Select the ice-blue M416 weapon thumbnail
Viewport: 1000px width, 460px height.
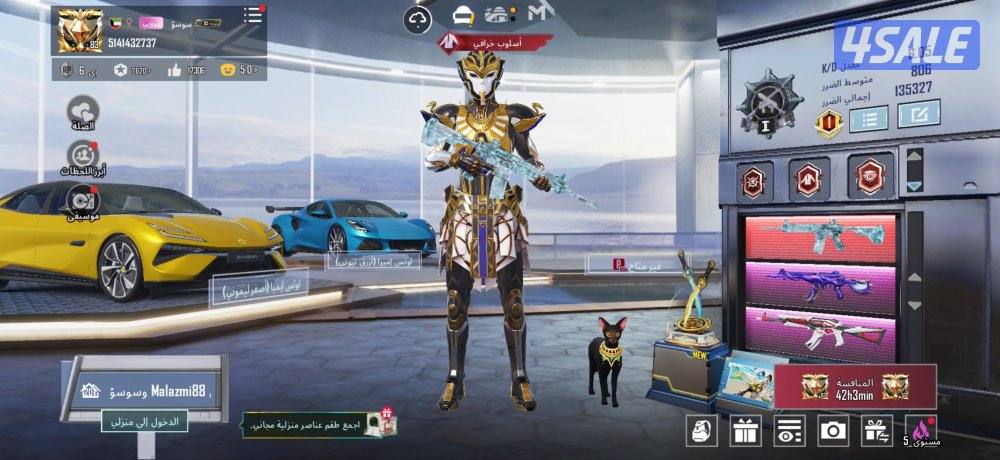(x=820, y=237)
